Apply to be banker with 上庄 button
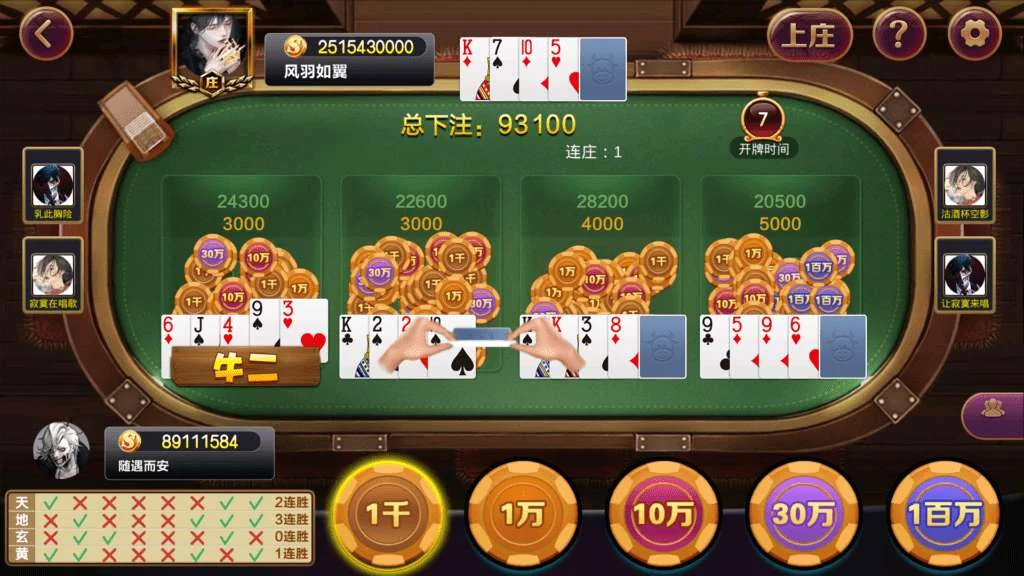The height and width of the screenshot is (576, 1024). pos(809,36)
